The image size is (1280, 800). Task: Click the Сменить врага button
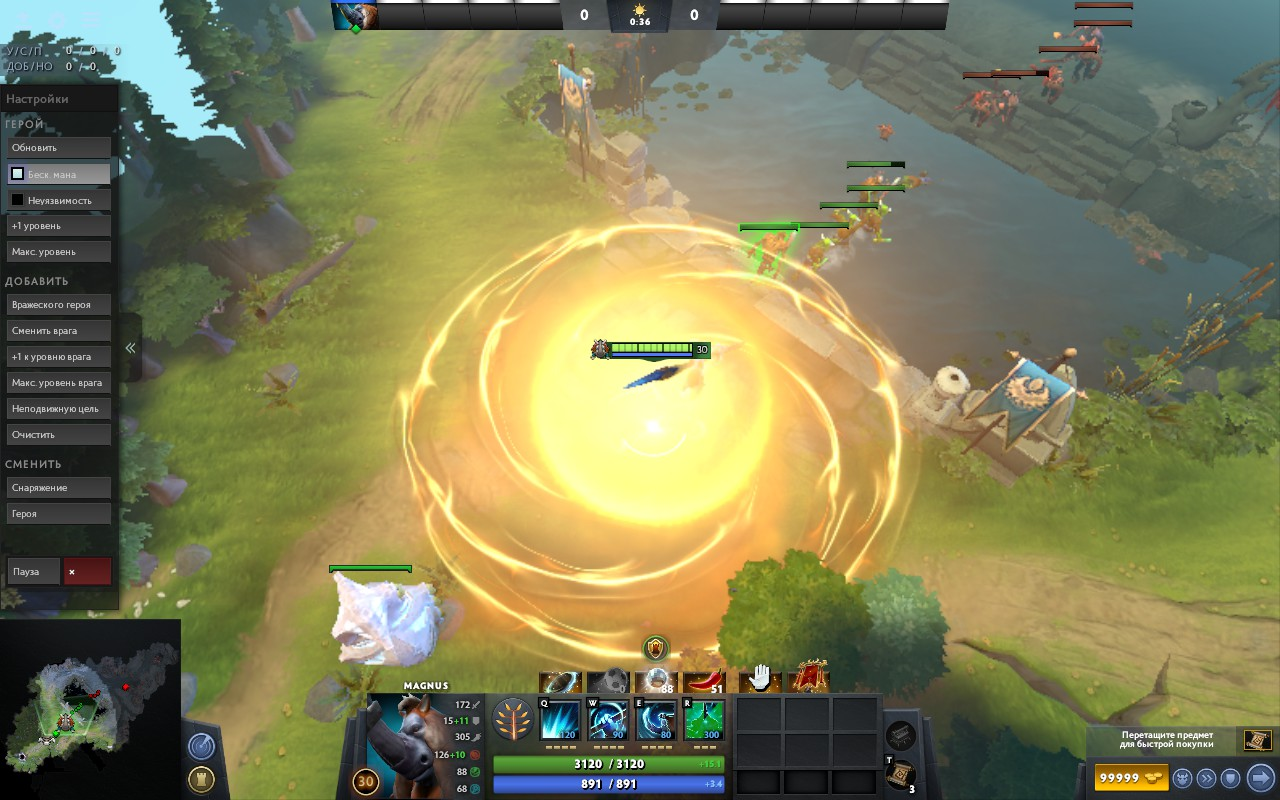[x=59, y=331]
